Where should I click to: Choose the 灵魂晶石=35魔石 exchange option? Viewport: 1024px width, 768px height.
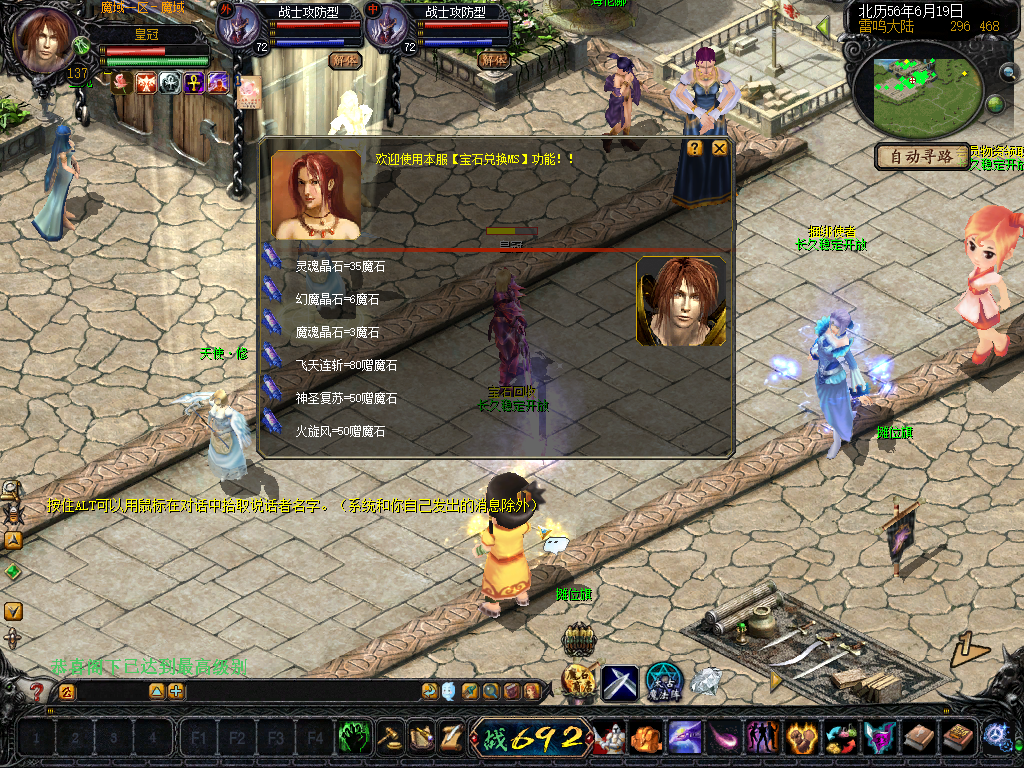click(x=339, y=267)
